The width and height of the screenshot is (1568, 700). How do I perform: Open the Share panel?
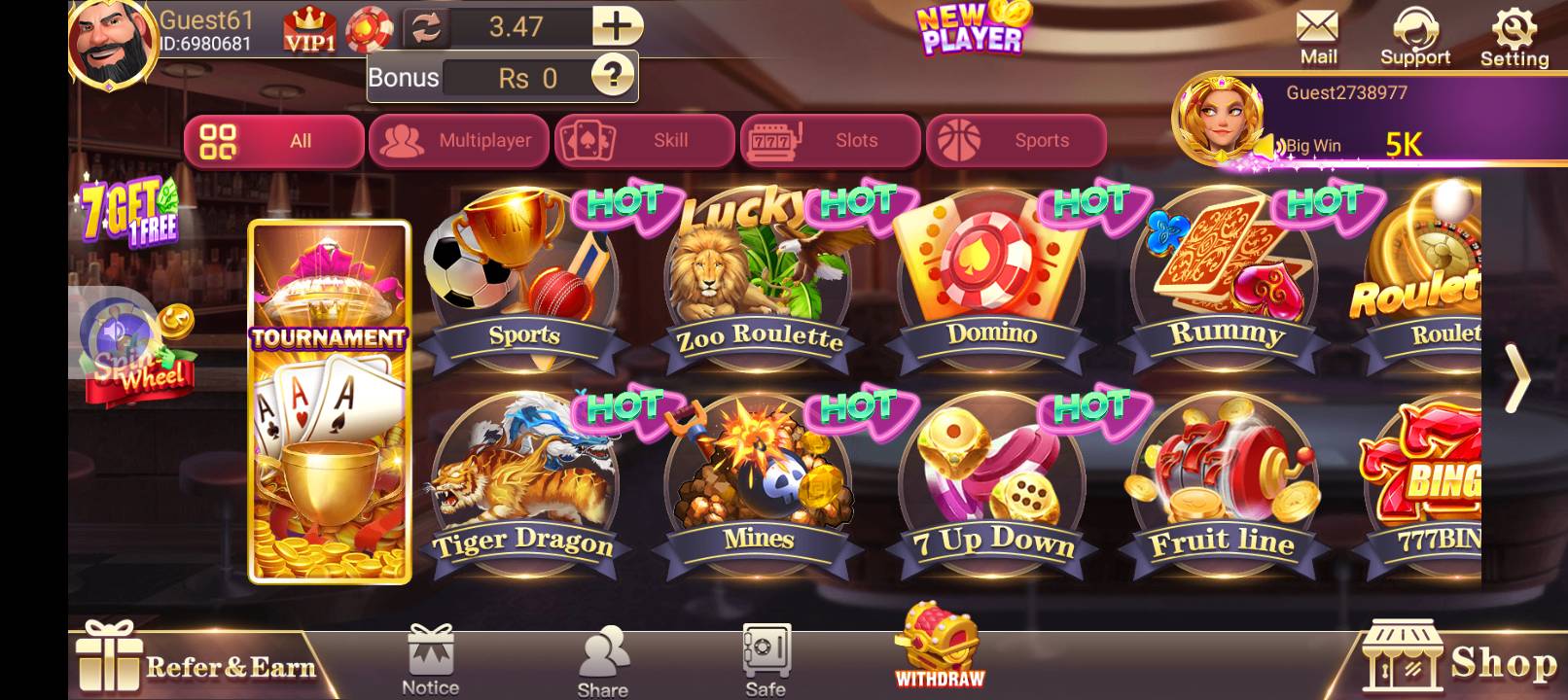pyautogui.click(x=602, y=651)
